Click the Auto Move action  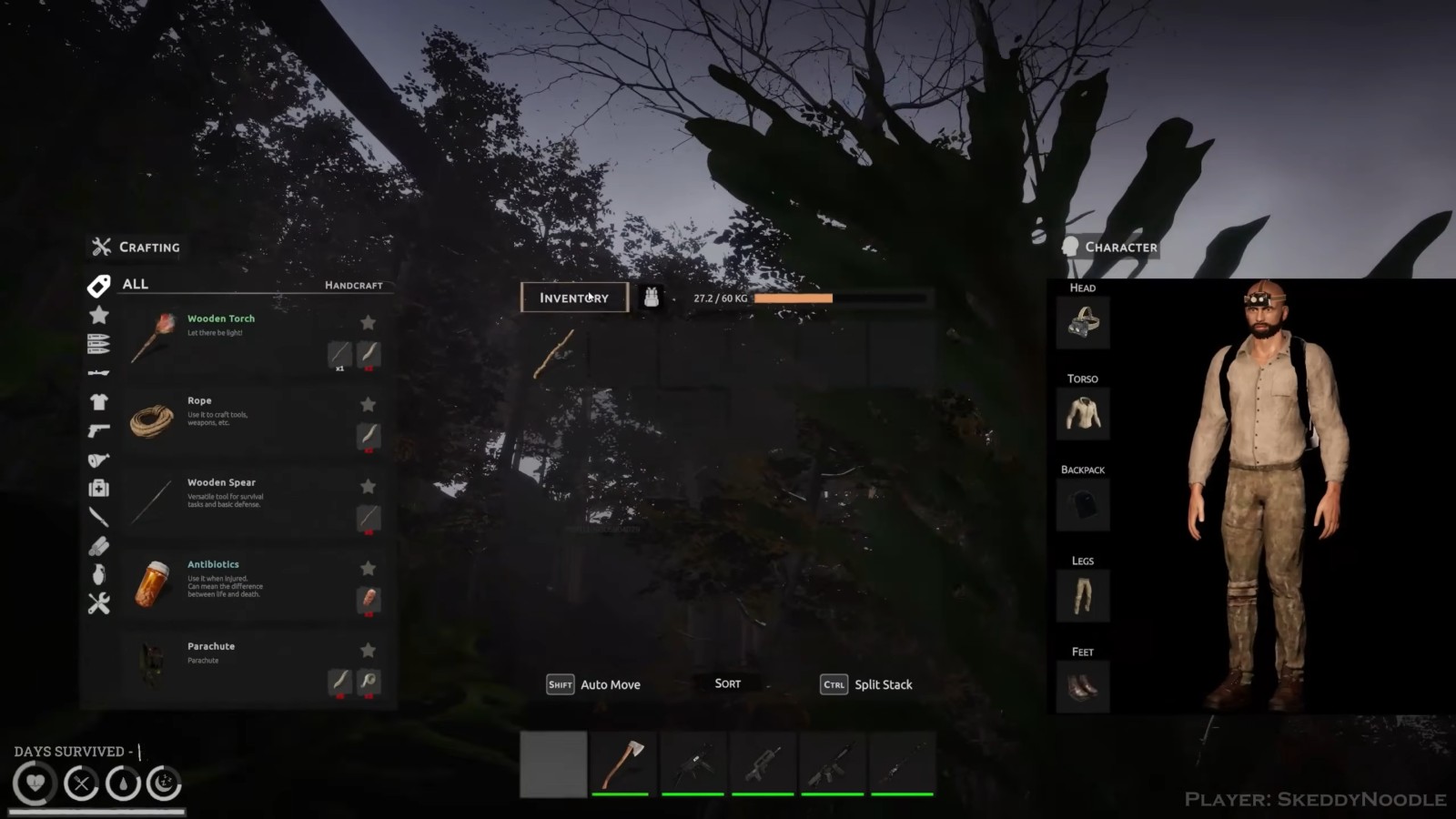click(x=610, y=684)
